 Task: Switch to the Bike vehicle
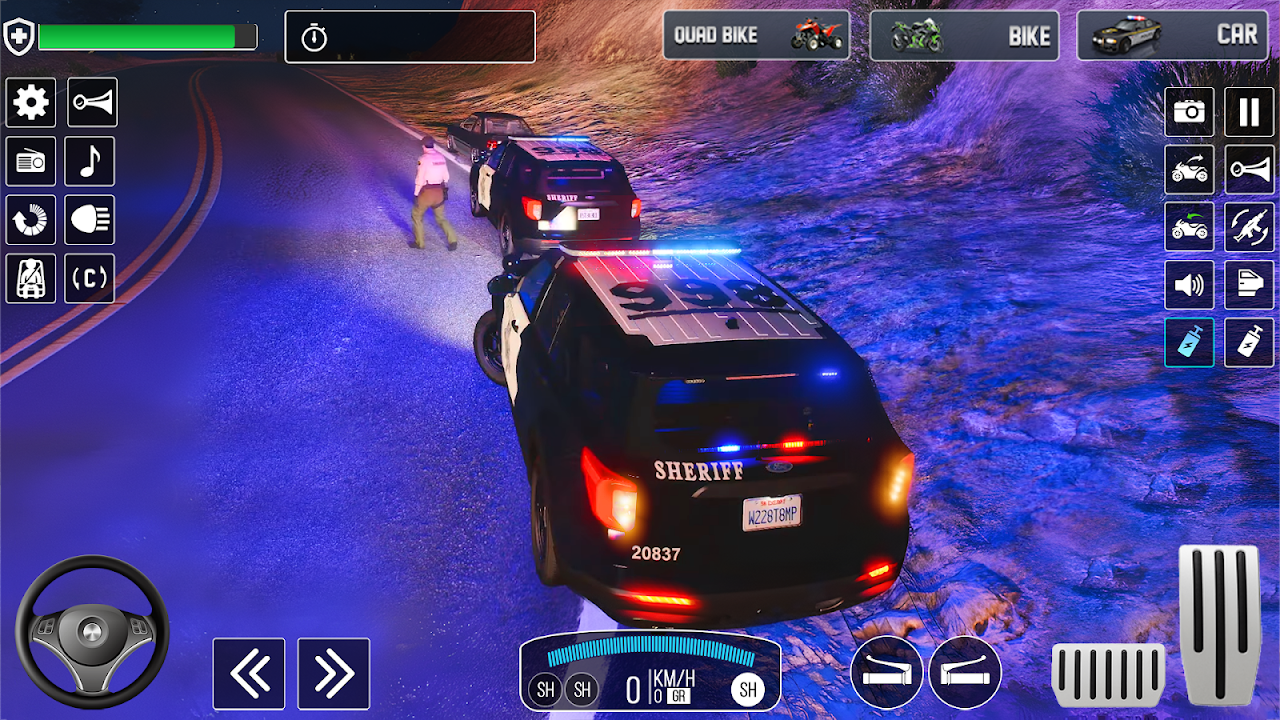[x=963, y=35]
